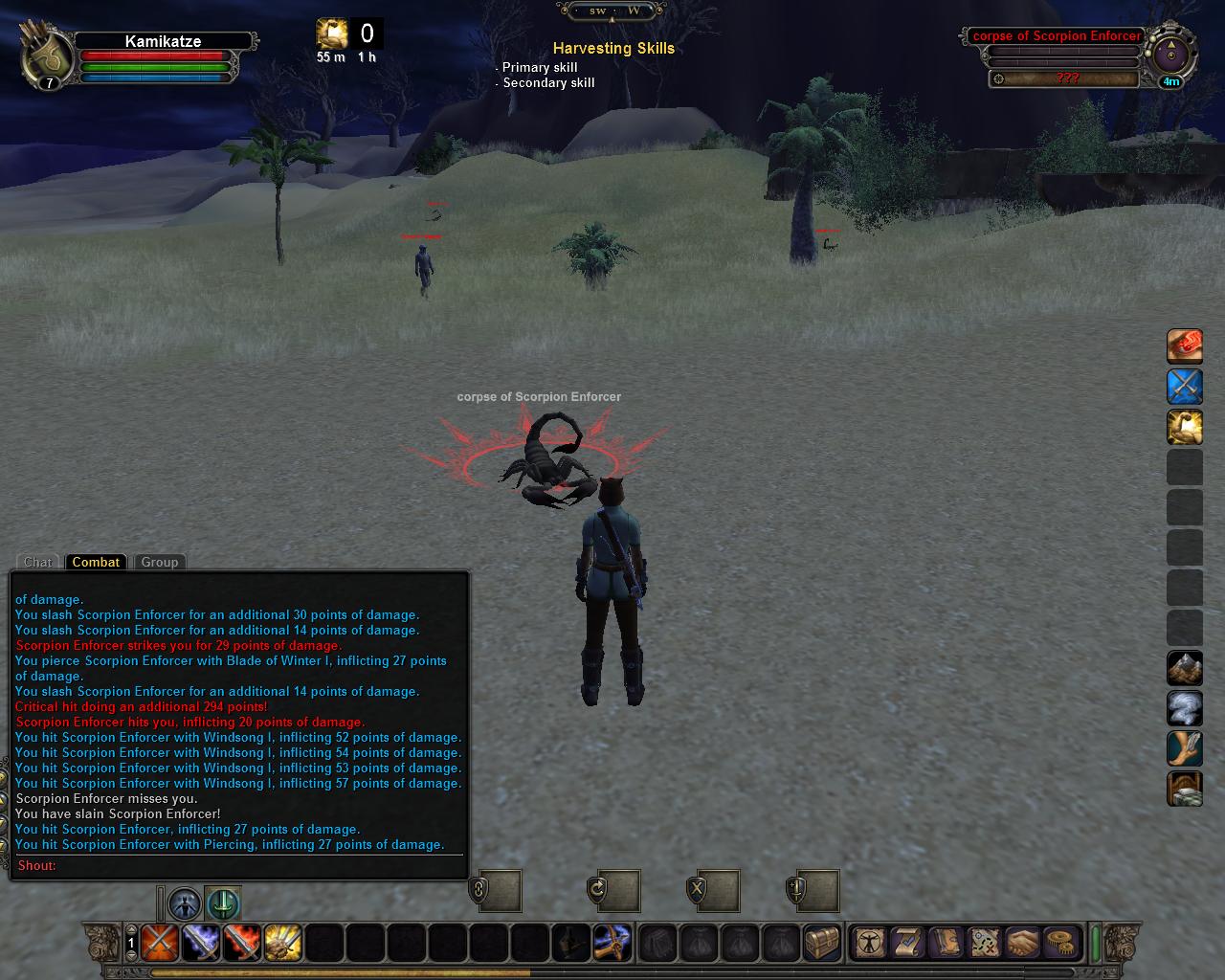Open the Group chat tab
1225x980 pixels.
tap(160, 562)
